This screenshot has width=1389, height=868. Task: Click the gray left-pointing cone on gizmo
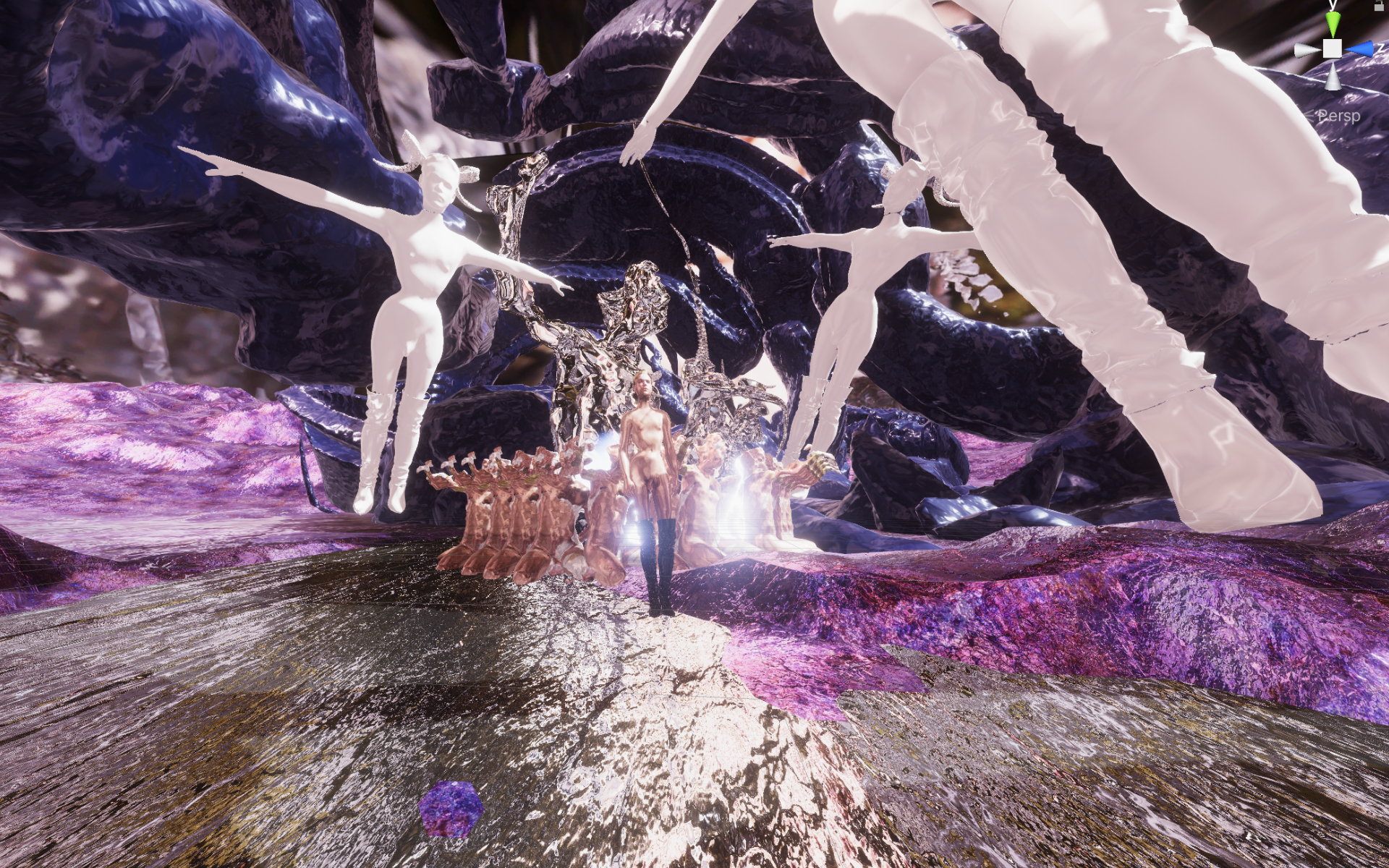point(1307,49)
